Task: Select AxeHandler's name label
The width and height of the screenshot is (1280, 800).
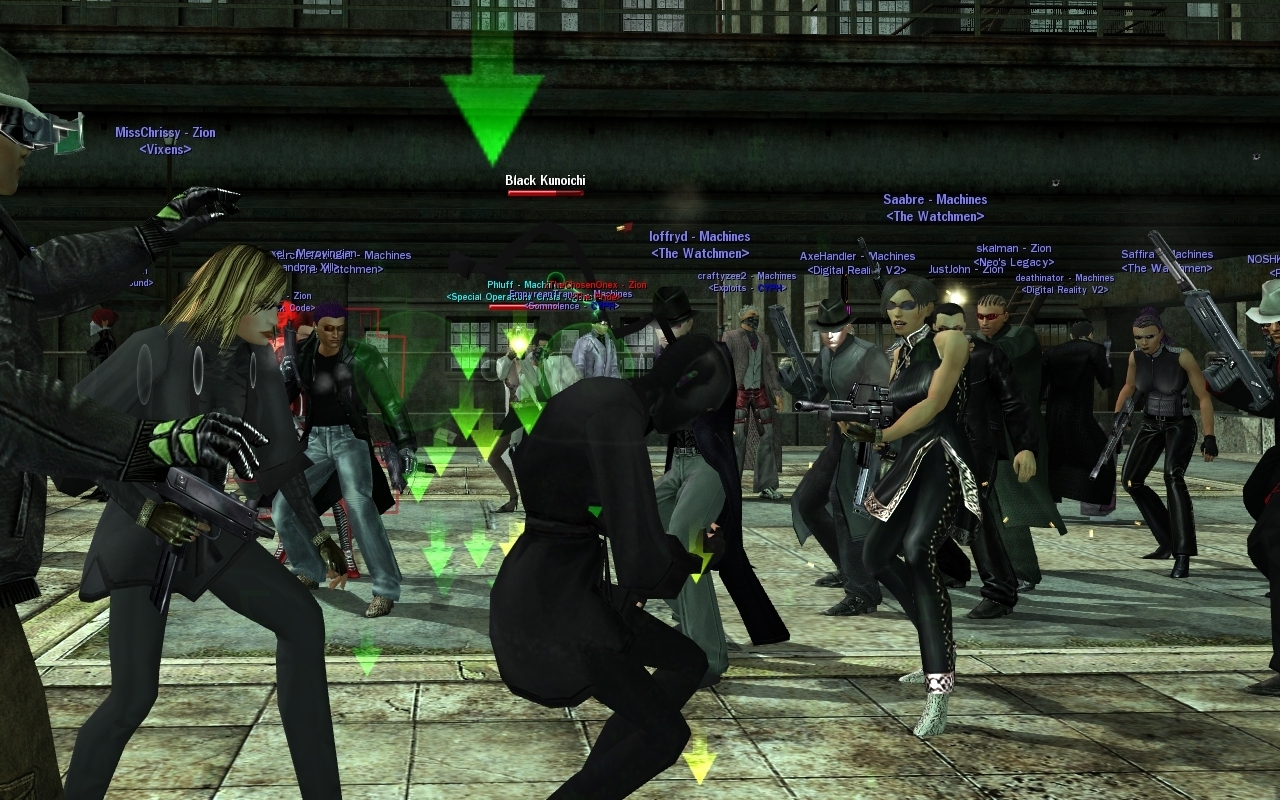Action: (x=857, y=257)
